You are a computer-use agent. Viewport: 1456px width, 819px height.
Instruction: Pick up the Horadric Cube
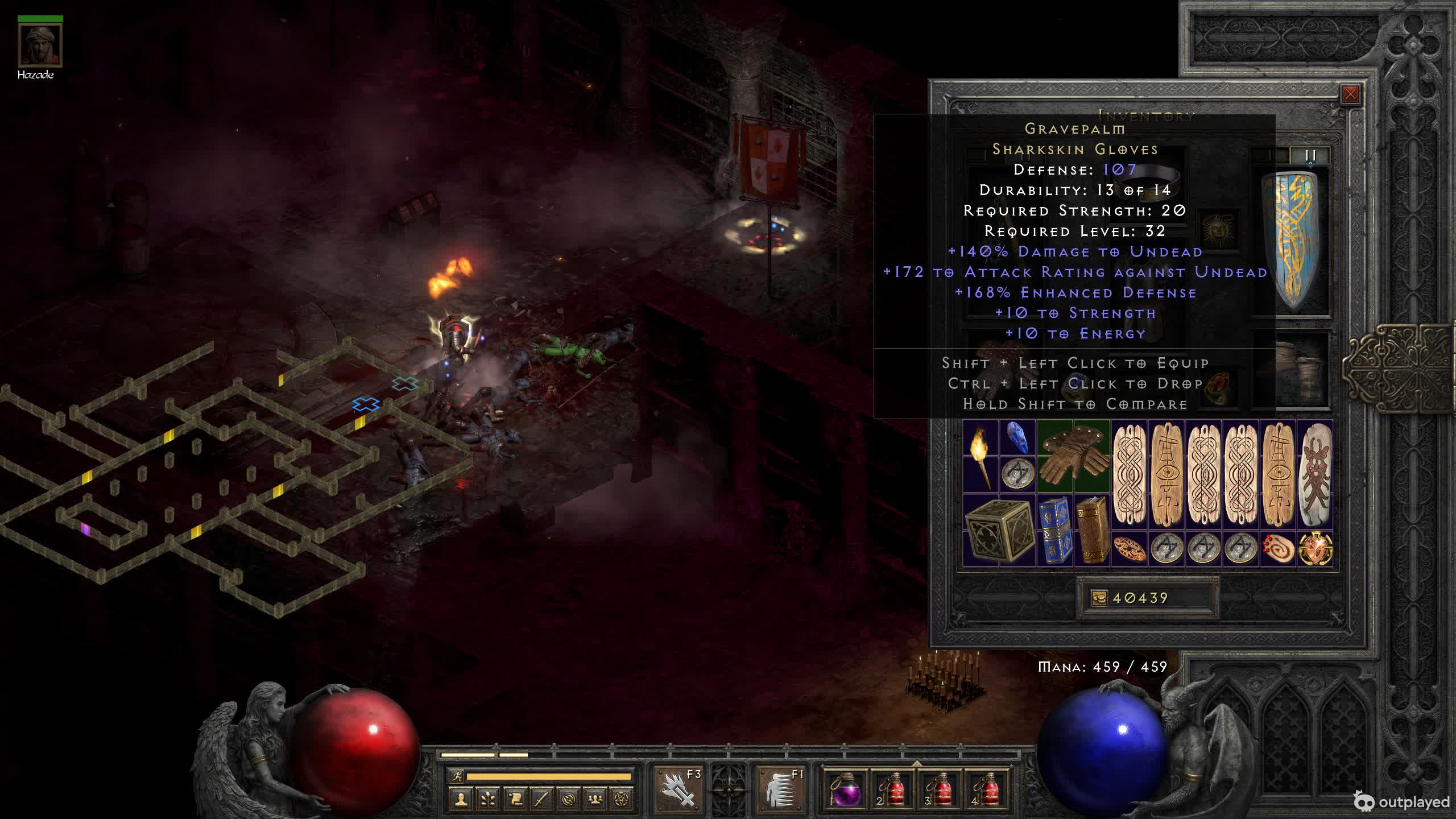(999, 531)
